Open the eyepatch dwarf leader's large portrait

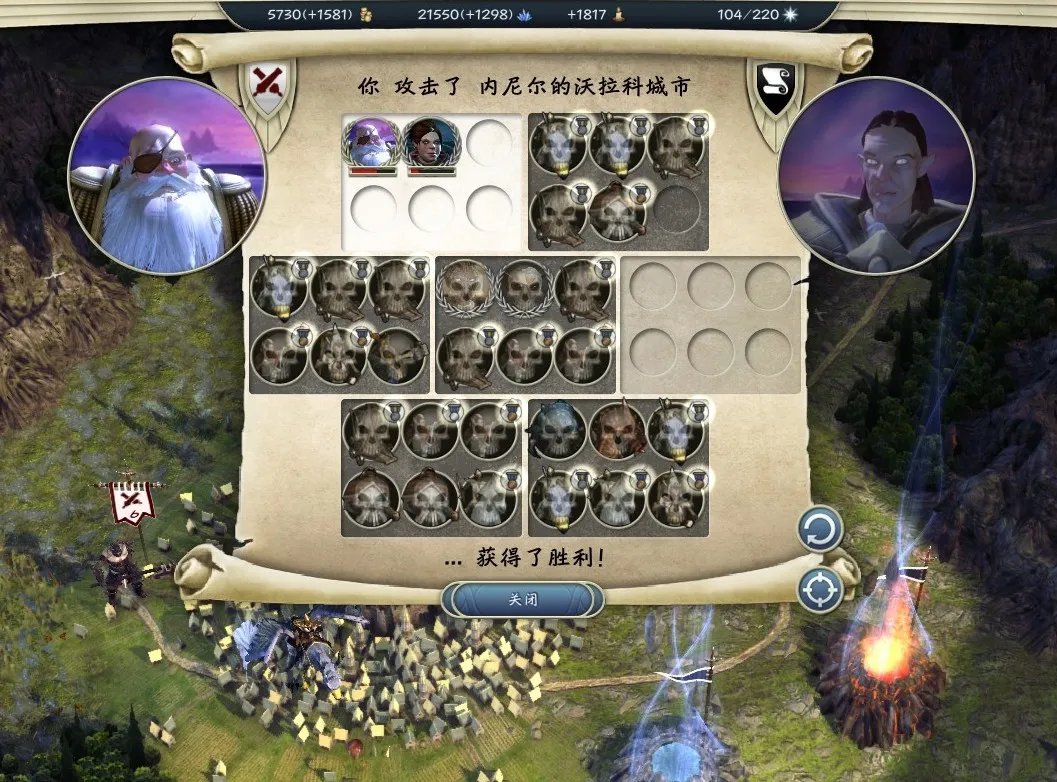point(166,175)
